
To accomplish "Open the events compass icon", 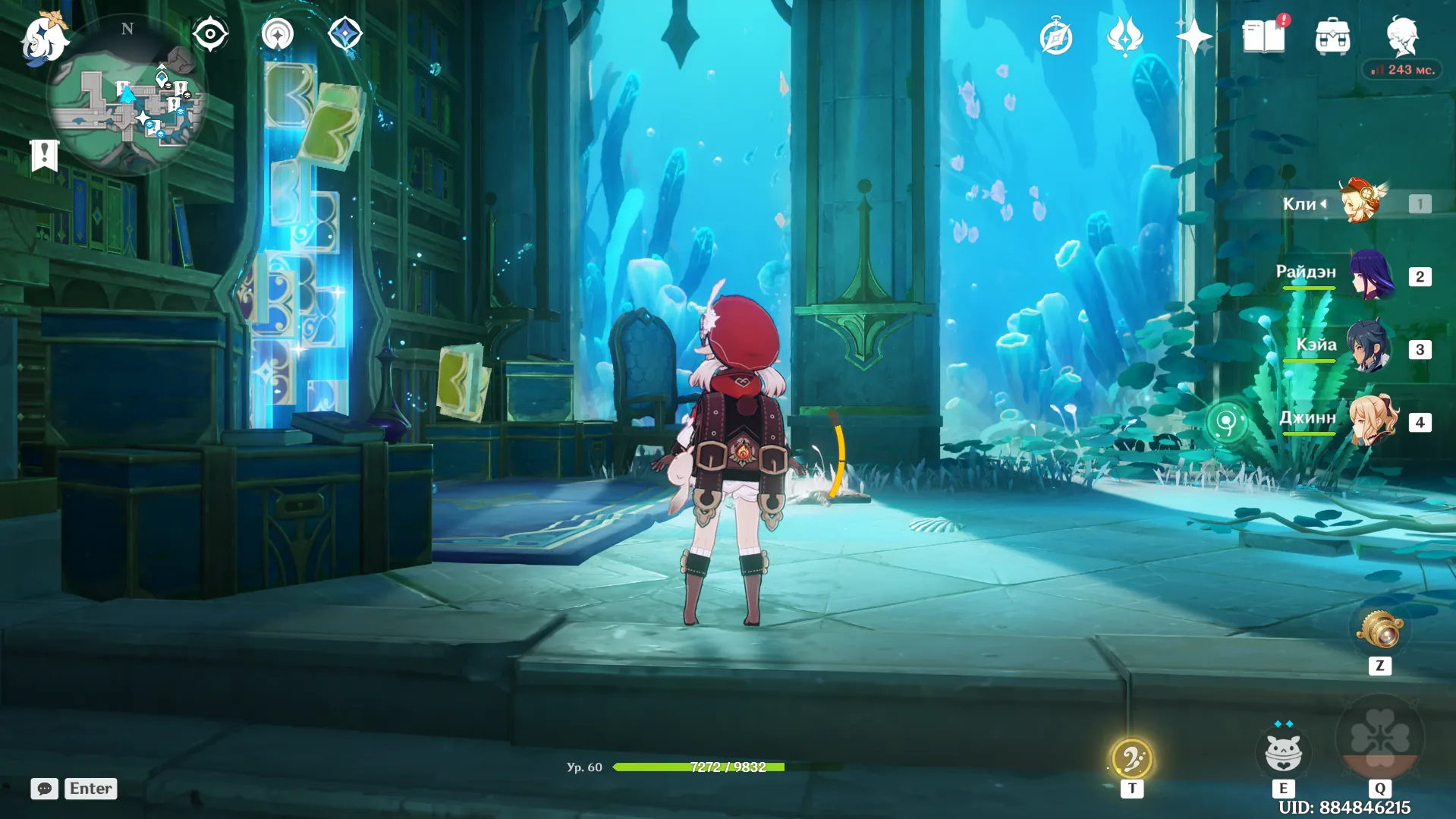I will click(1055, 37).
